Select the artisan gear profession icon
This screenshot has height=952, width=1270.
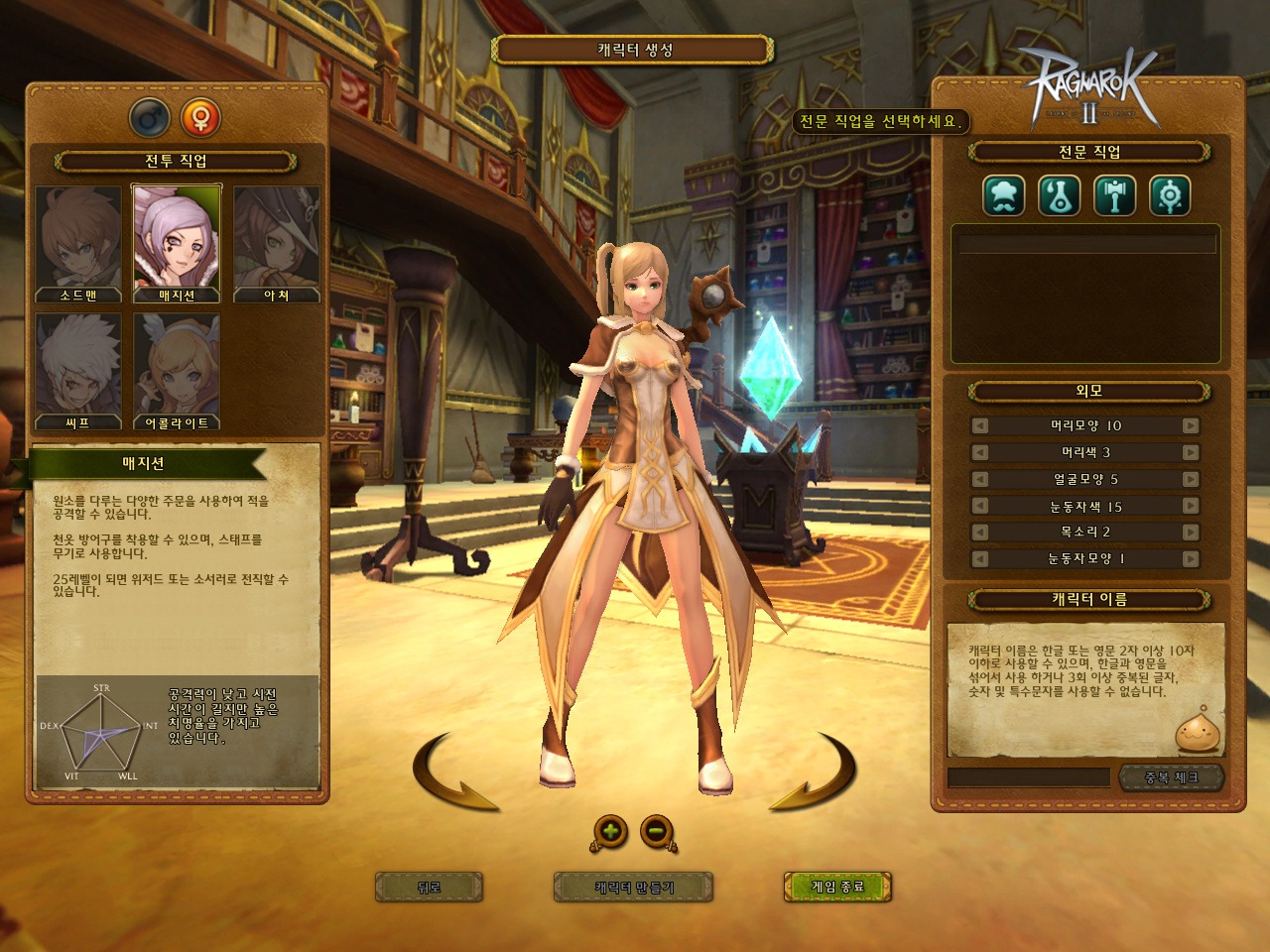pos(1170,195)
